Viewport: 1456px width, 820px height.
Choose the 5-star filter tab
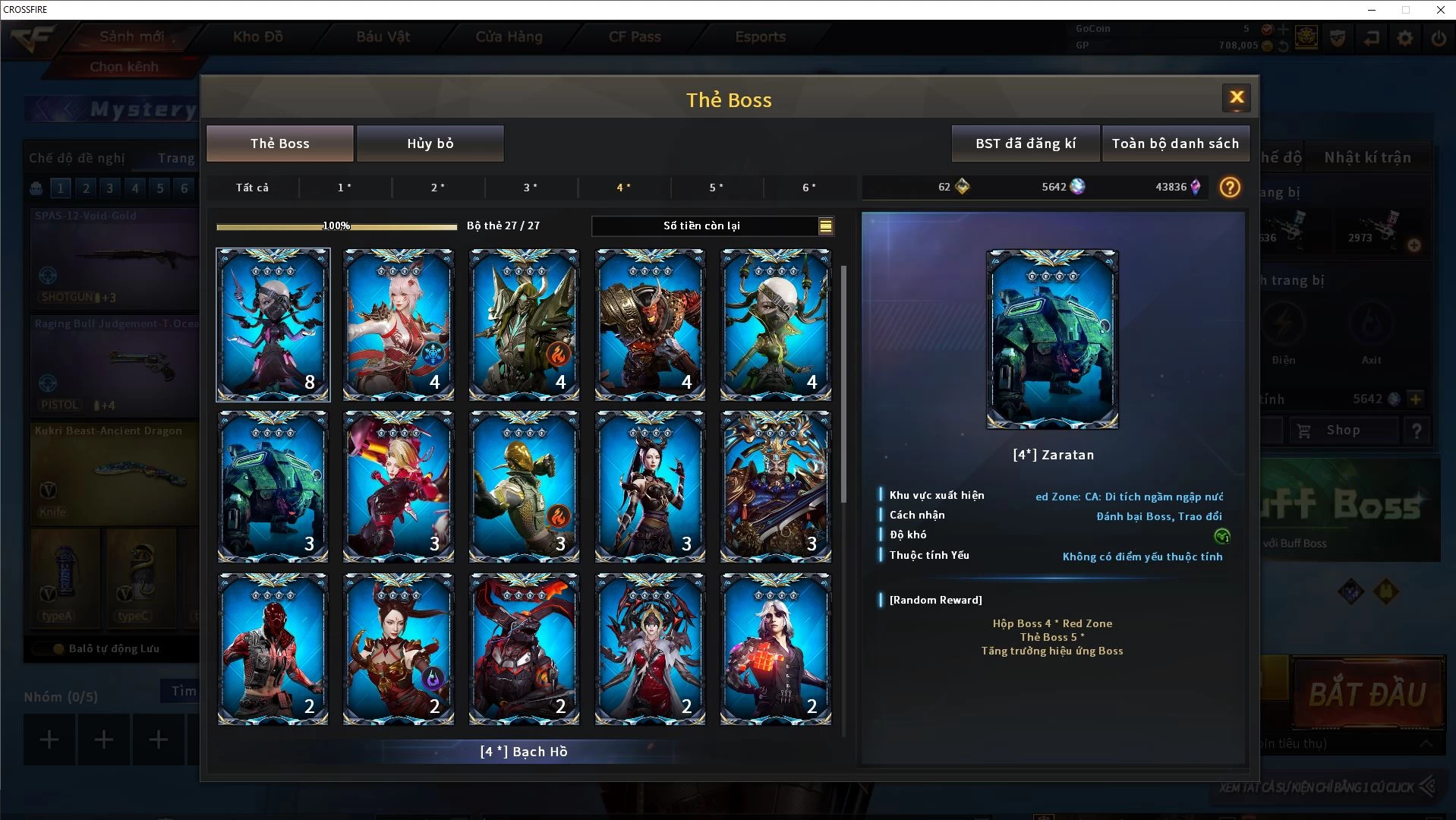716,188
